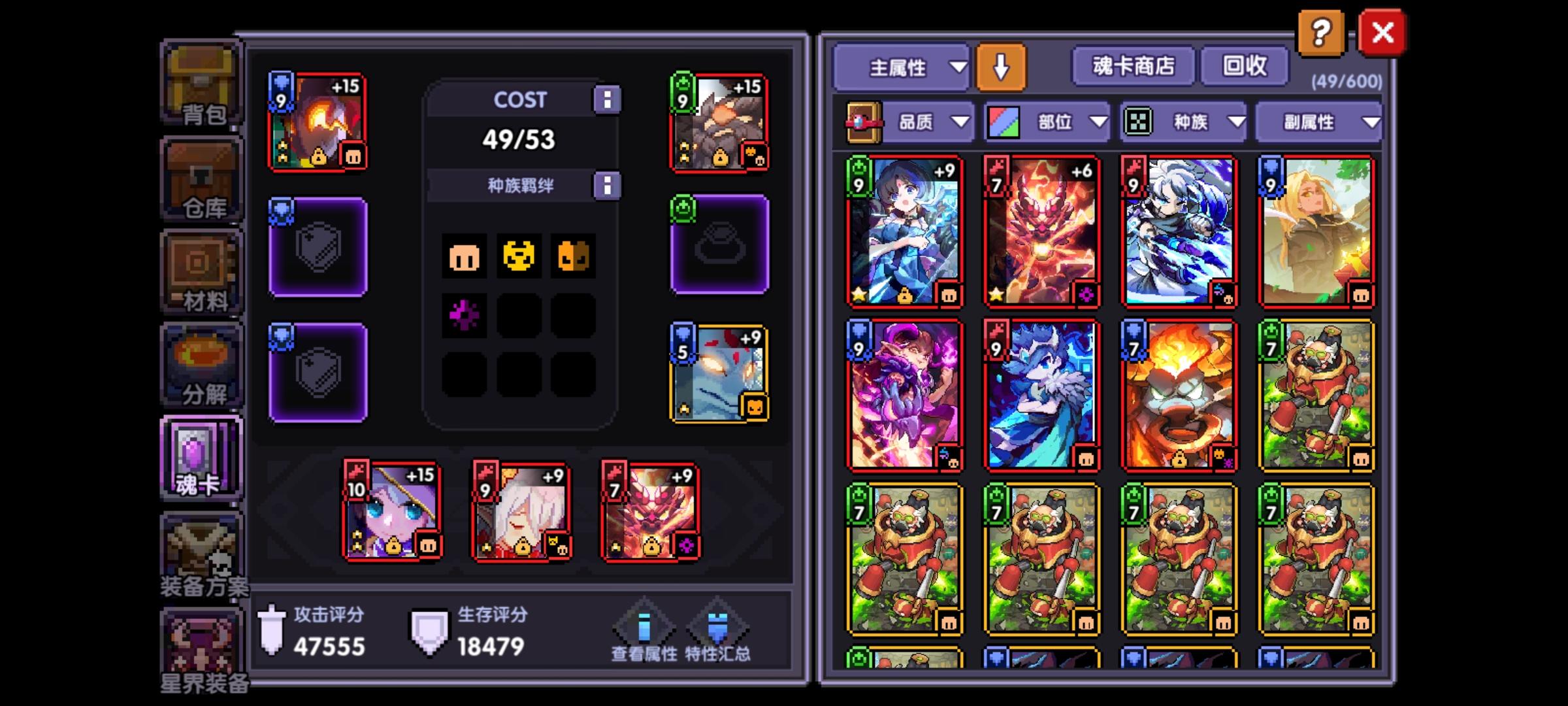The image size is (1568, 706).
Task: Open the 仓库 warehouse panel
Action: click(201, 178)
